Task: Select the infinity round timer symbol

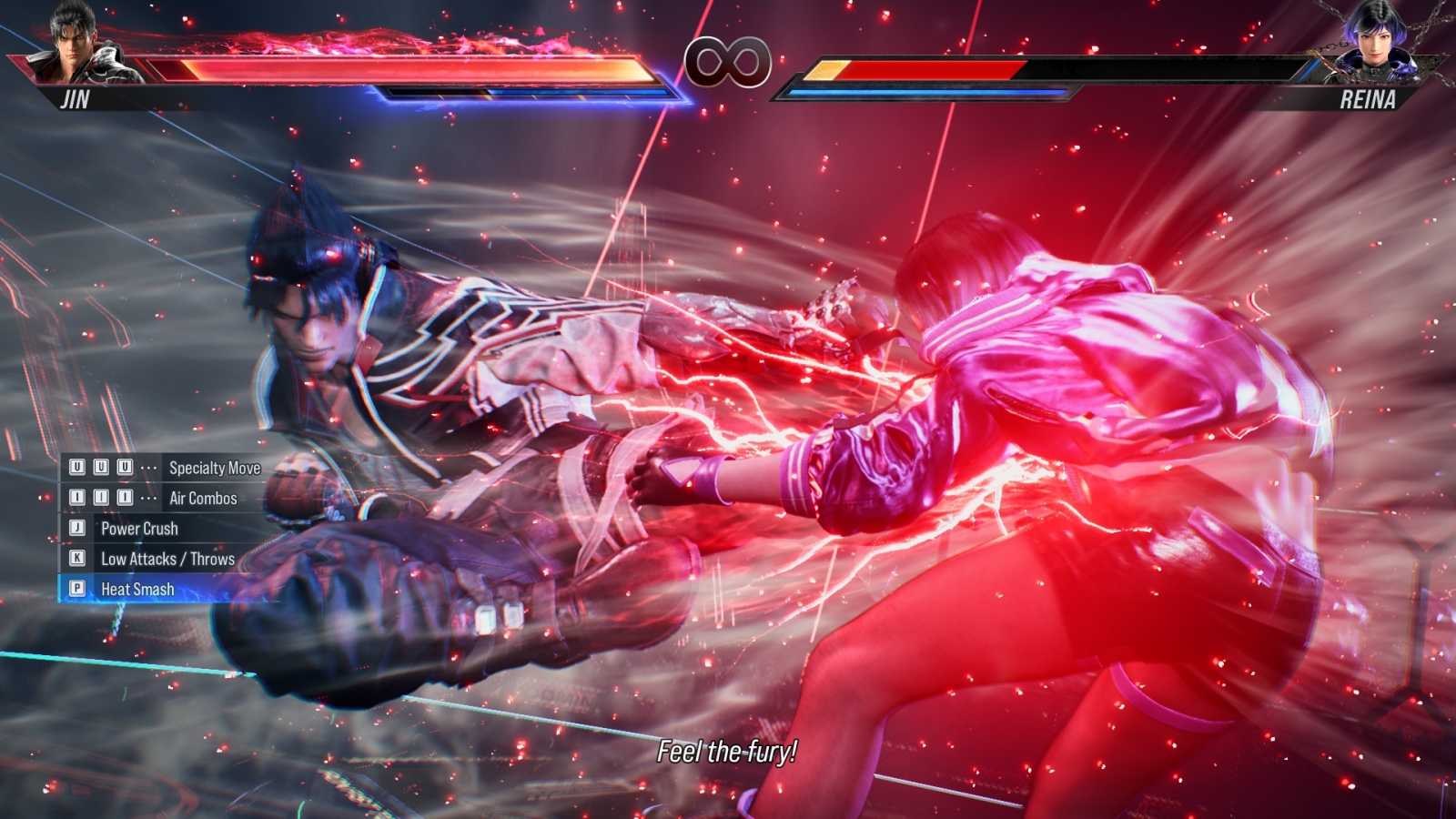Action: coord(727,60)
